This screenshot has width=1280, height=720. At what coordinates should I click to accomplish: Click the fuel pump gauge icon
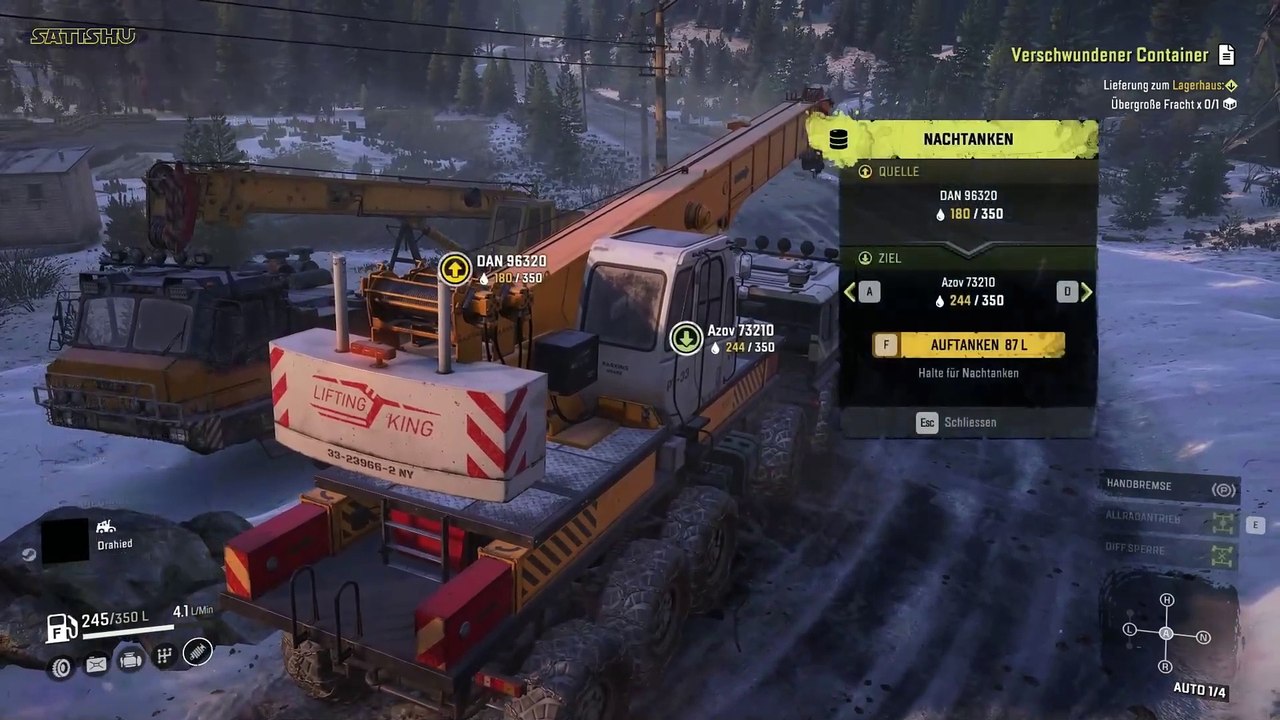62,627
